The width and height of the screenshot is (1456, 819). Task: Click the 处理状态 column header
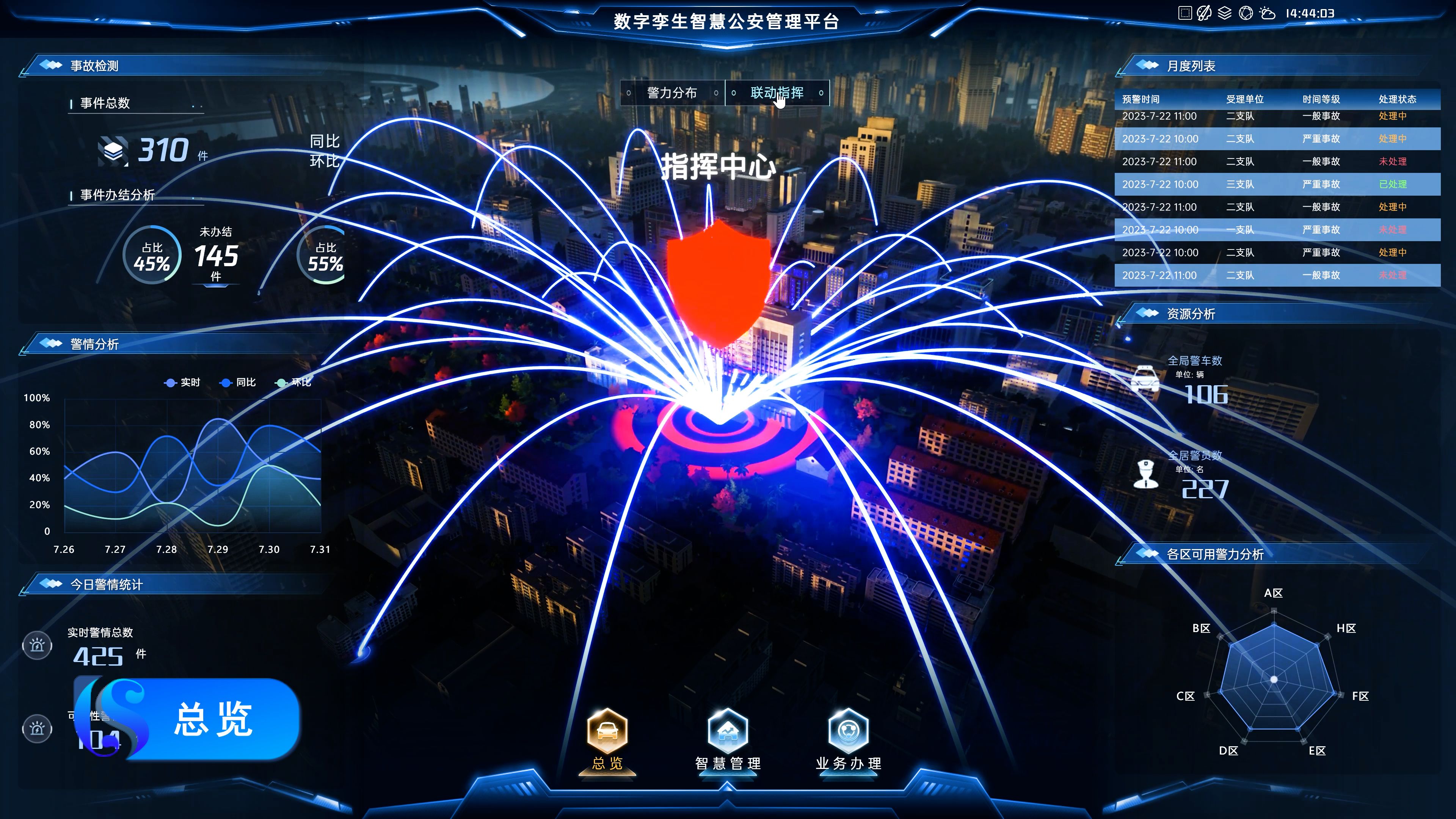1397,99
